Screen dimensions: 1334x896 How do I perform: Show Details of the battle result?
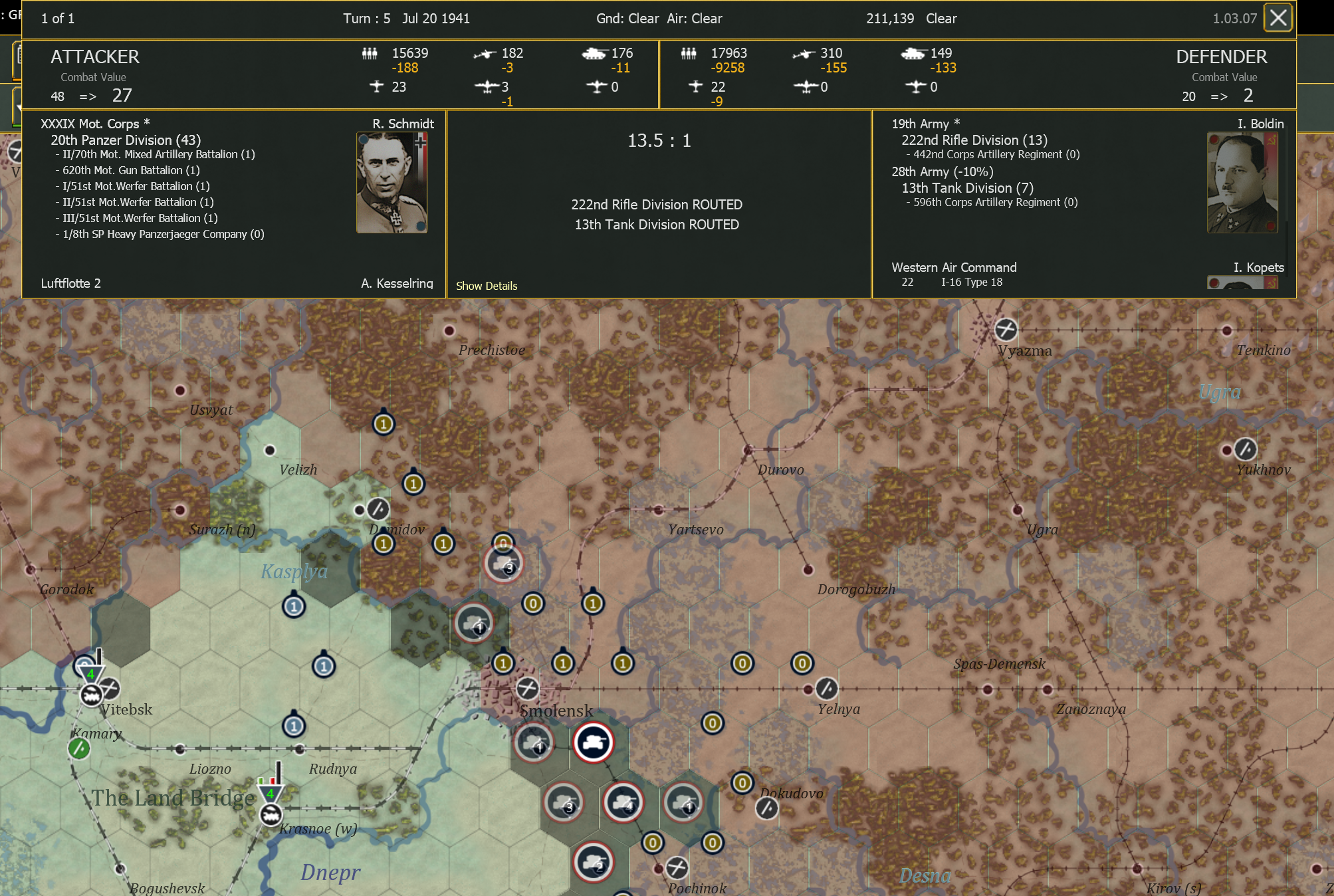[x=487, y=286]
